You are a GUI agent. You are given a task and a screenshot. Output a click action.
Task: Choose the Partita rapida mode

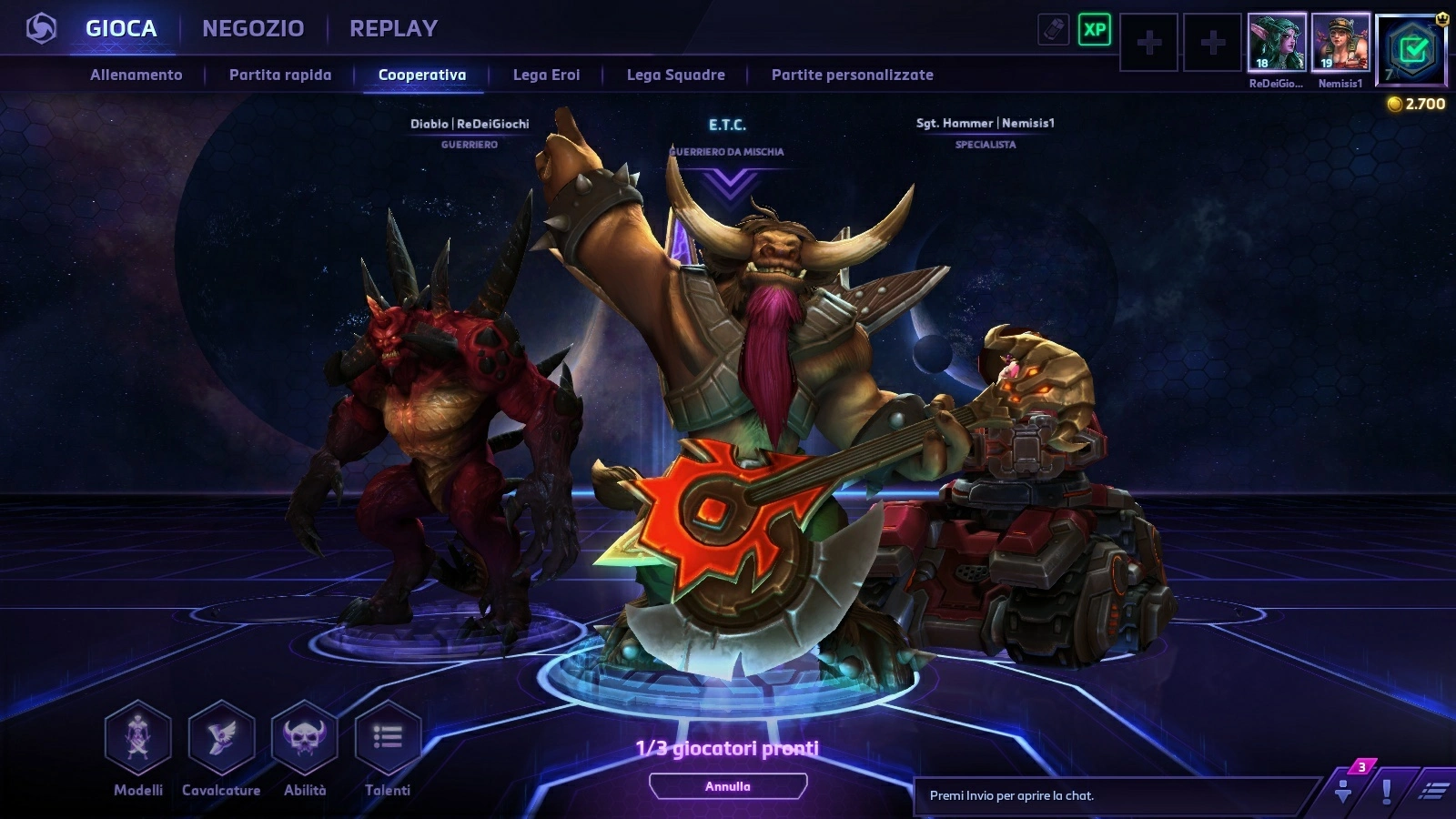coord(280,75)
